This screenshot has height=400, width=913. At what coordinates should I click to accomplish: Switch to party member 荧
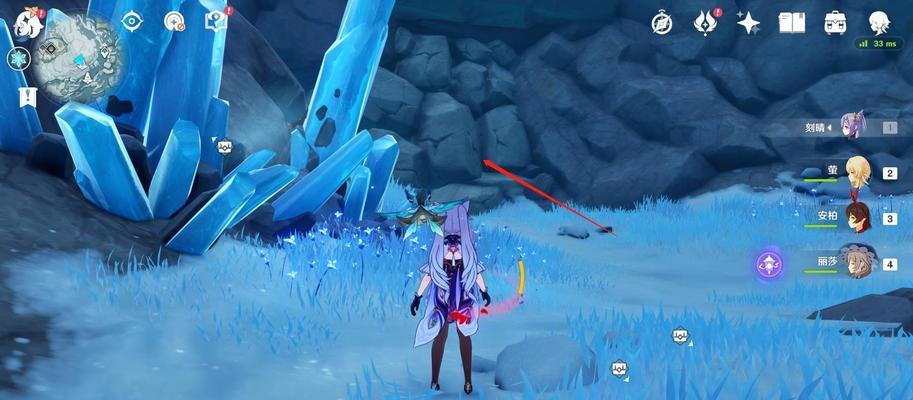tap(857, 172)
